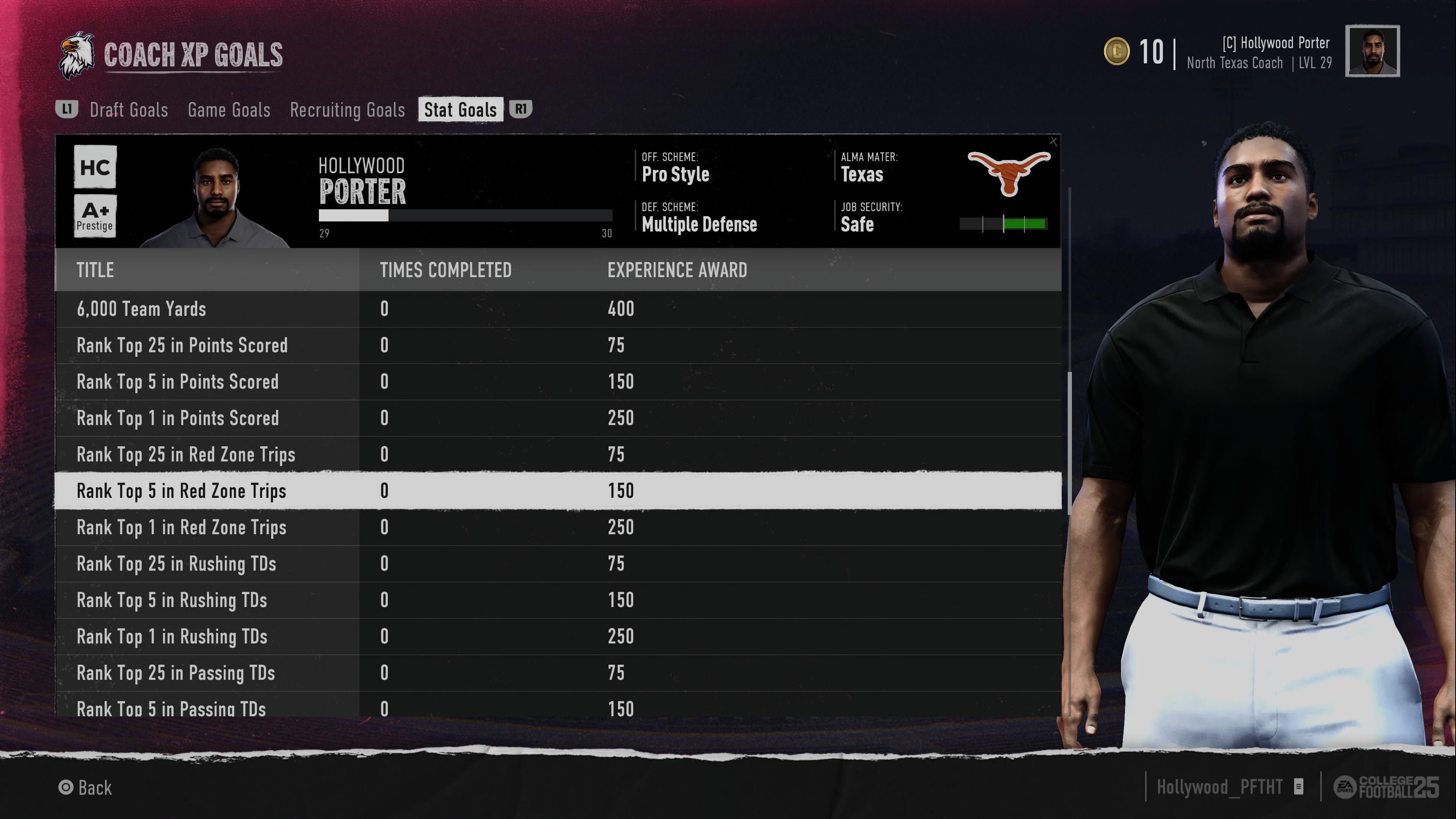1456x819 pixels.
Task: Go back with the Back button
Action: coord(85,788)
